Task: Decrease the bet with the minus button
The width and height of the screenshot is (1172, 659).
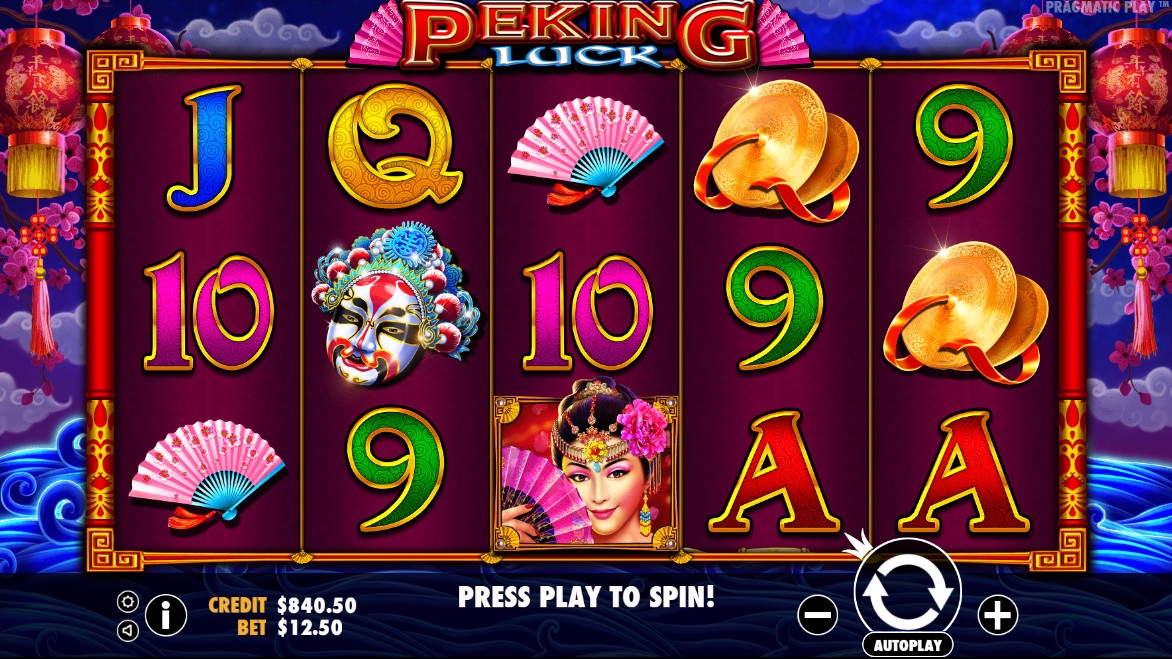Action: coord(817,615)
